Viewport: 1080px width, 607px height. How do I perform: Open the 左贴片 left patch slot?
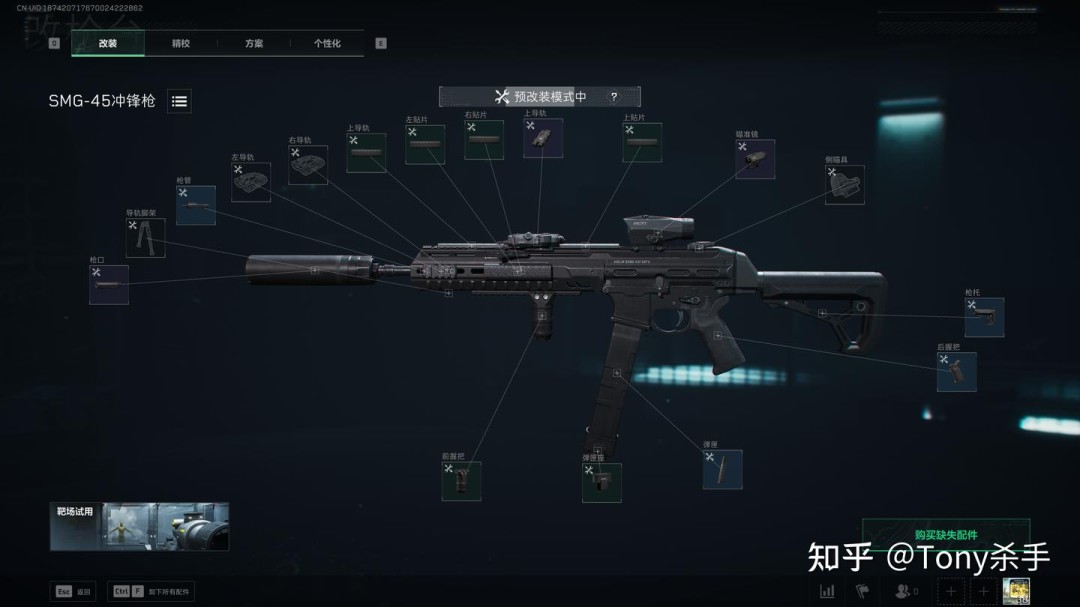[425, 145]
